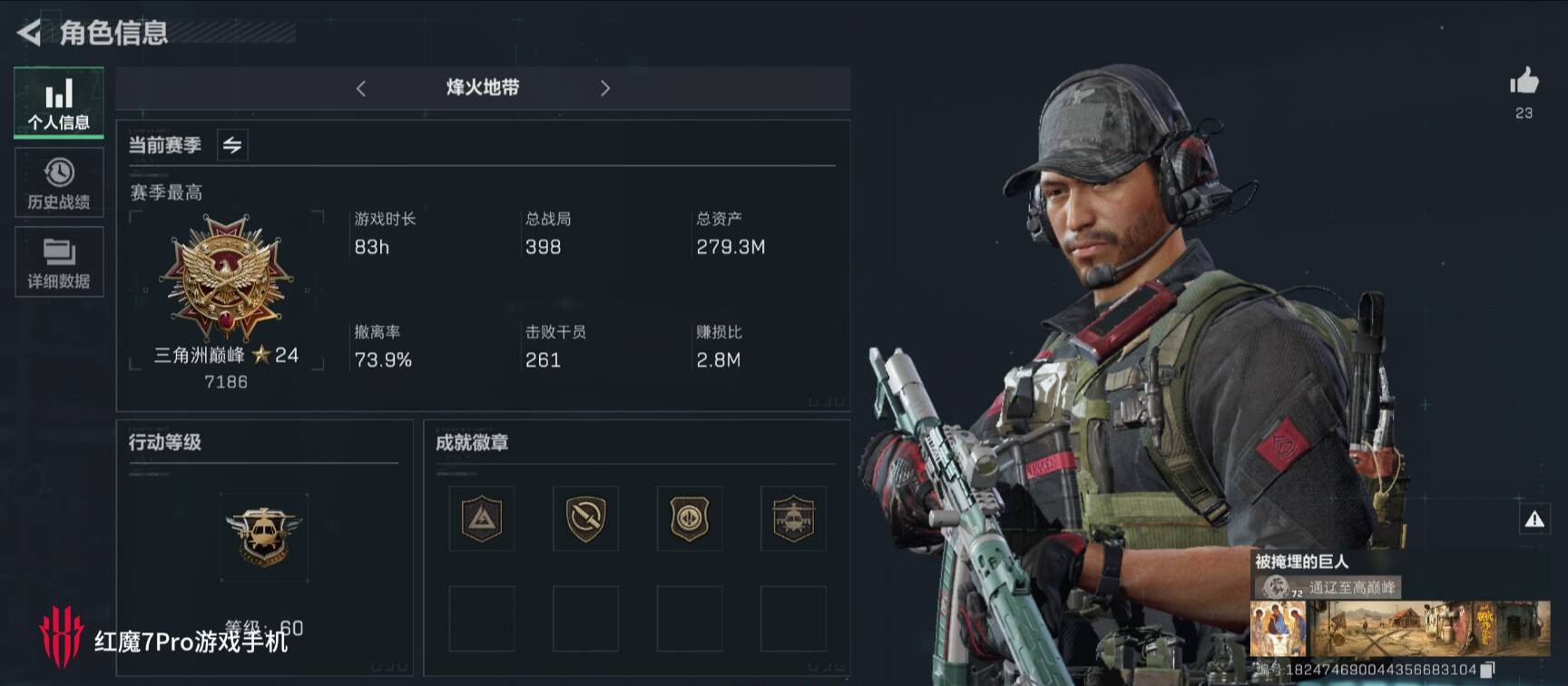Image resolution: width=1568 pixels, height=686 pixels.
Task: Click the left arrow beside 烽火地带
Action: (360, 88)
